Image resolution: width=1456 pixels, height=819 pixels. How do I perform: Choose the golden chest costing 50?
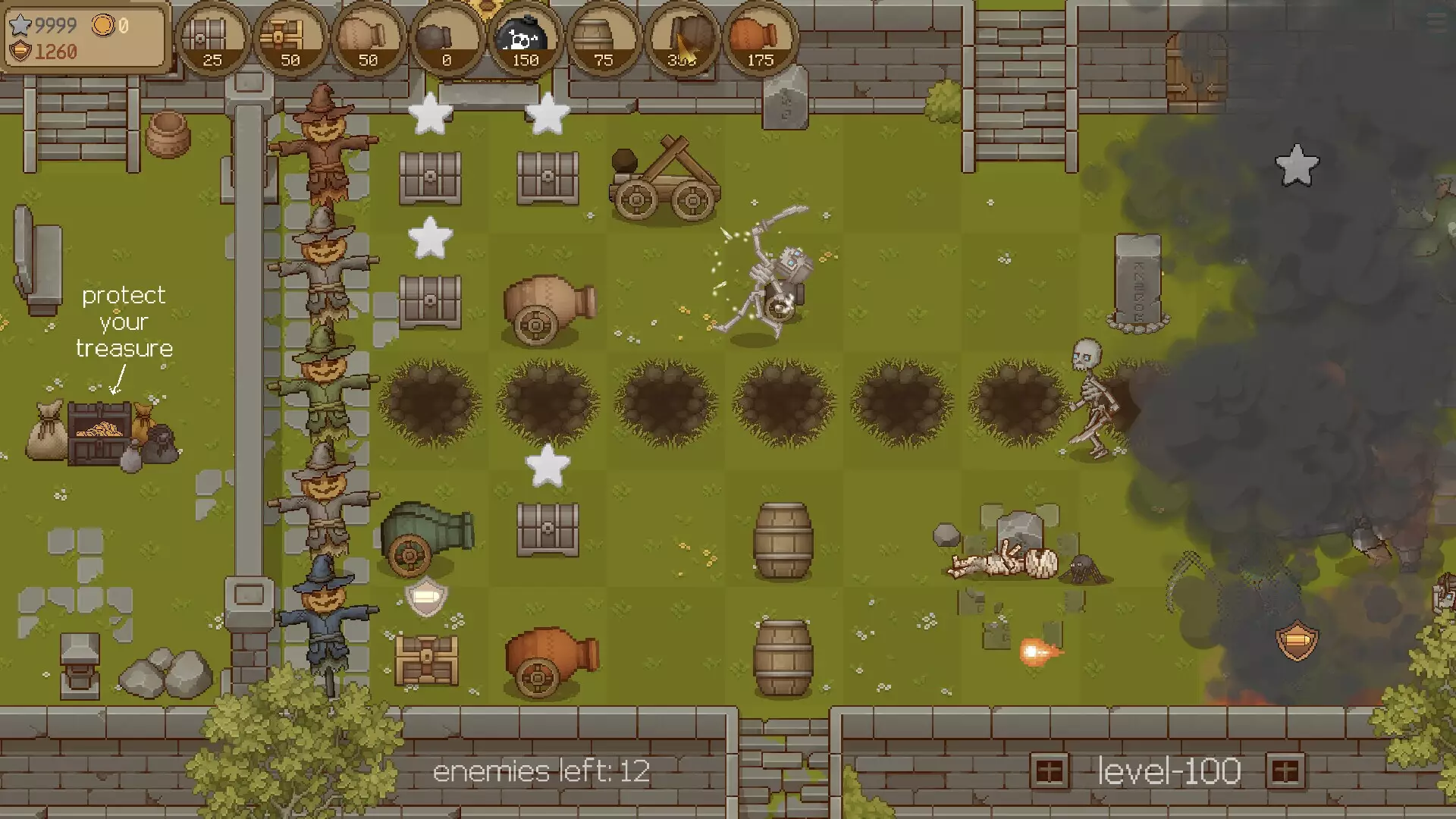(290, 39)
